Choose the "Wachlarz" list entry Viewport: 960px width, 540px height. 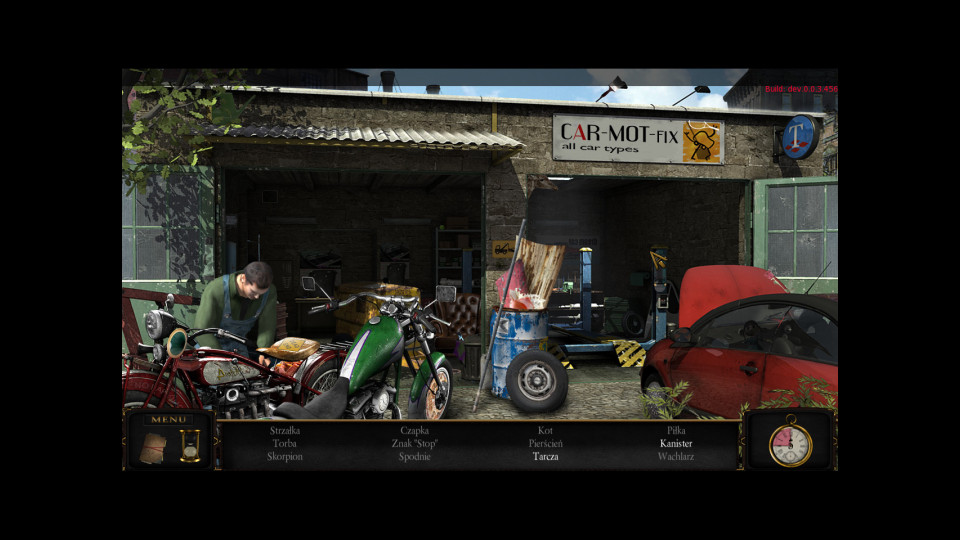(676, 456)
